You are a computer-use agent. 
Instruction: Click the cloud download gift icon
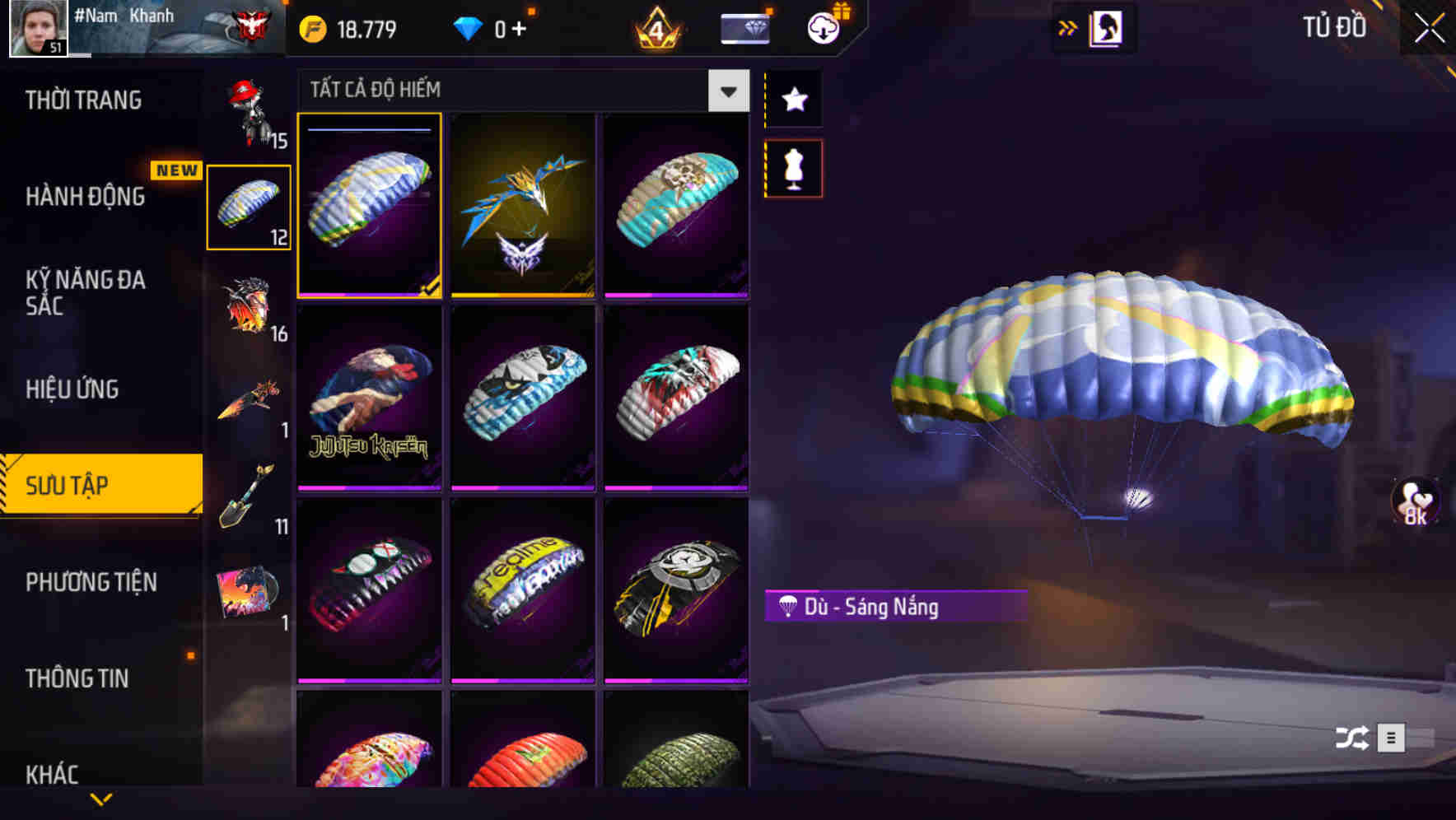point(823,27)
